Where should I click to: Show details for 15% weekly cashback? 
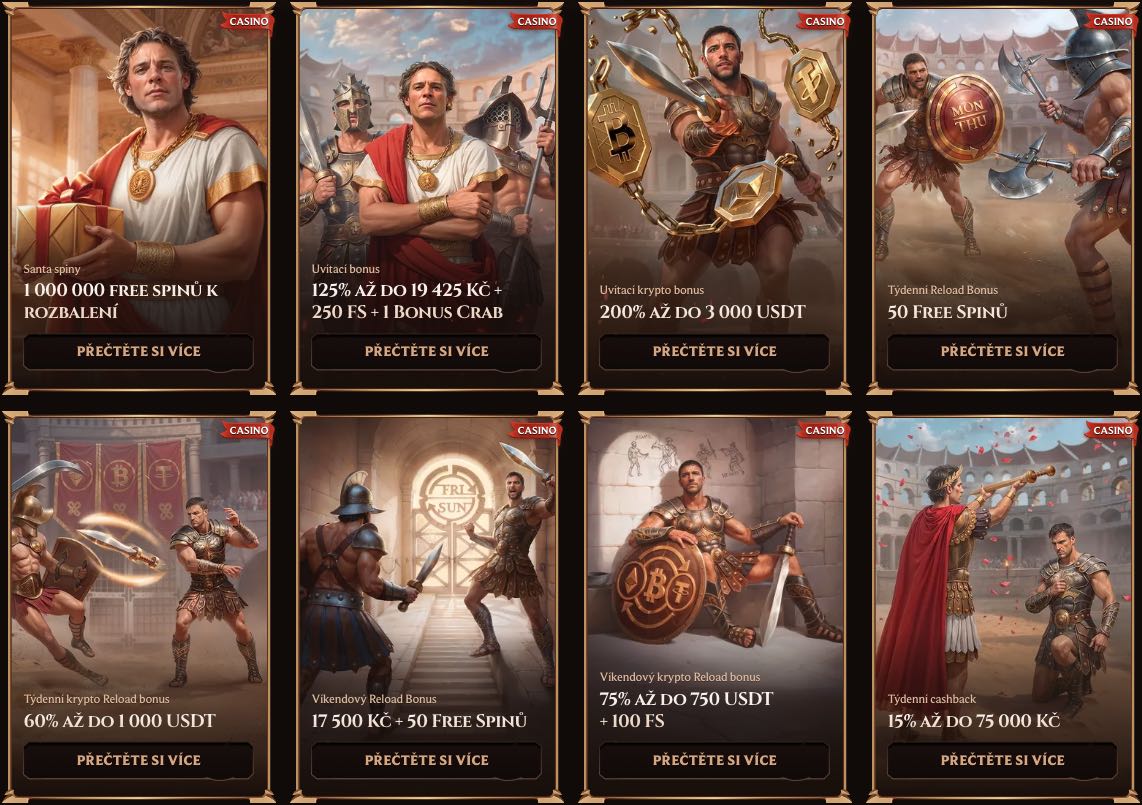pyautogui.click(x=1002, y=760)
